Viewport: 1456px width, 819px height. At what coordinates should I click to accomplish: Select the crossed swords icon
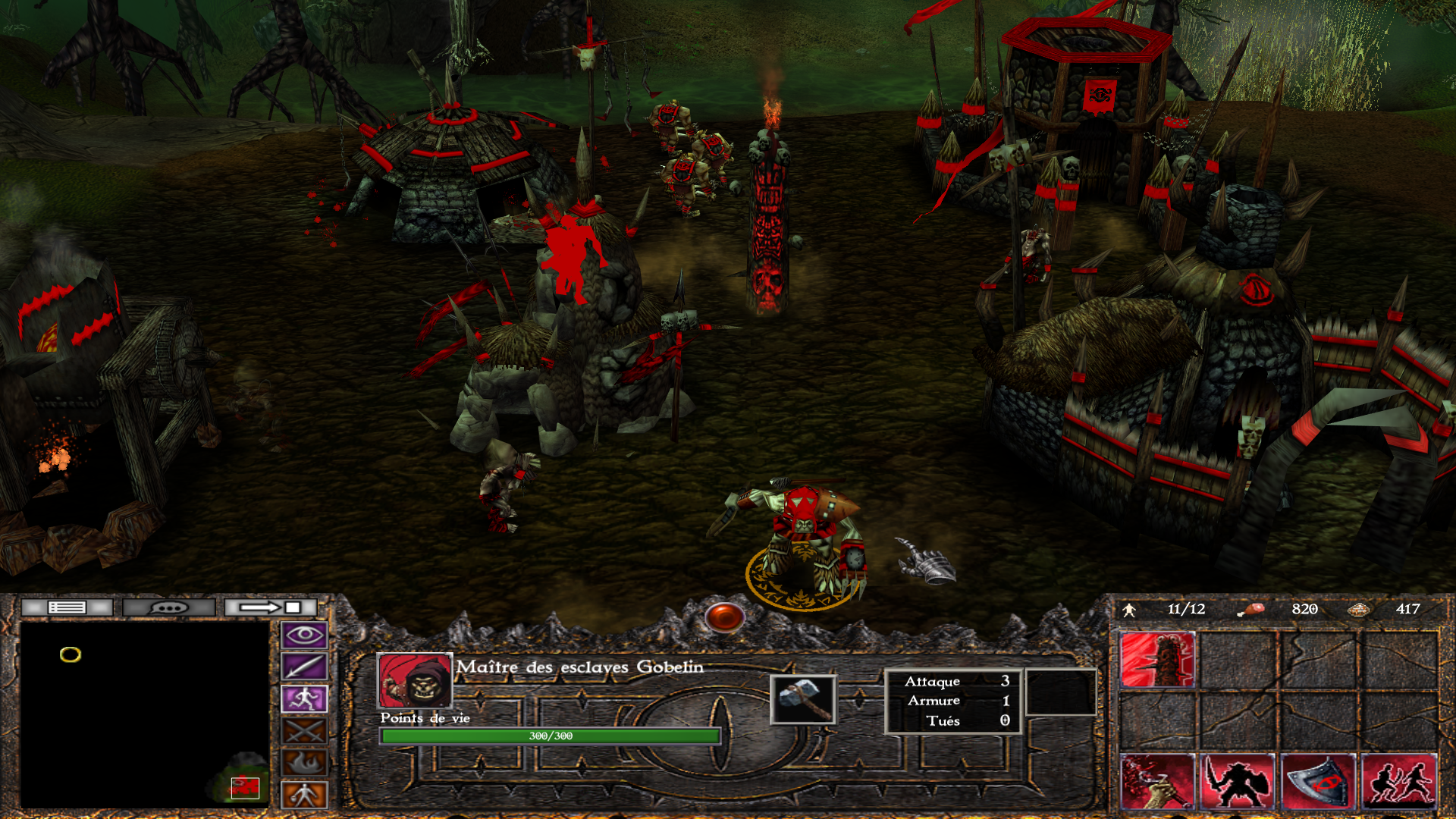(x=304, y=731)
